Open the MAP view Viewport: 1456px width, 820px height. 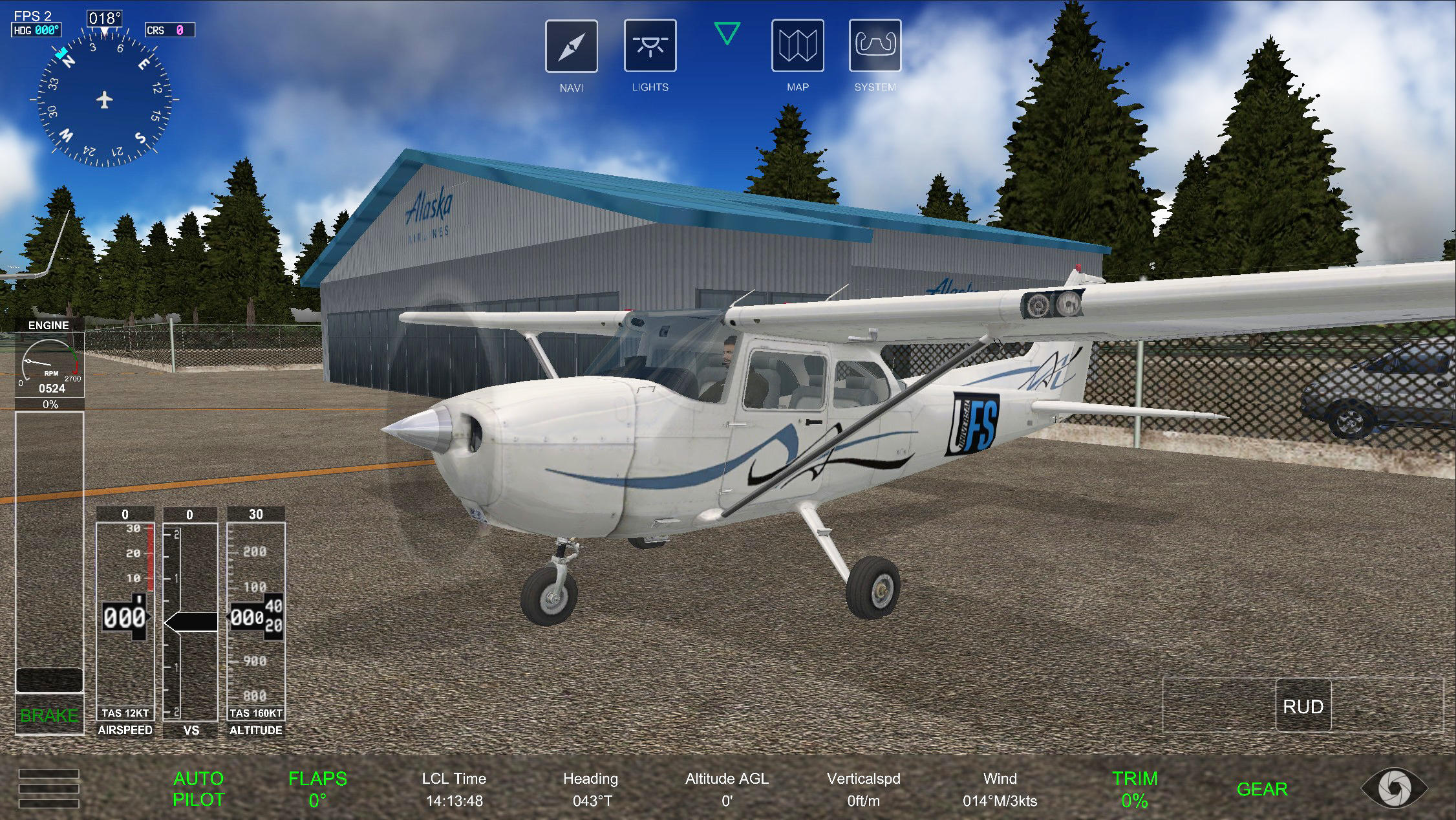click(x=799, y=46)
